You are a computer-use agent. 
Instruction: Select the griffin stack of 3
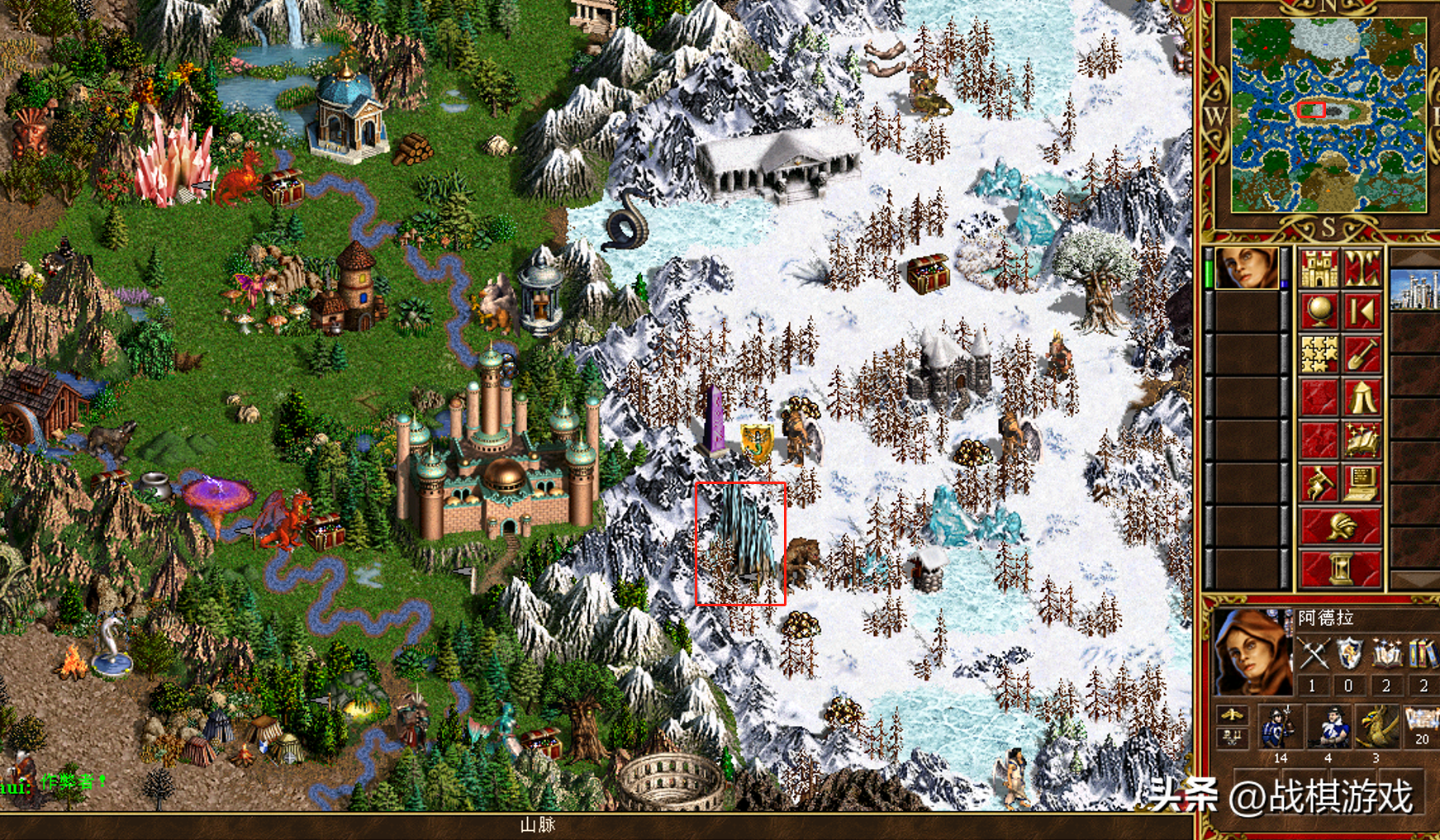click(x=1376, y=728)
